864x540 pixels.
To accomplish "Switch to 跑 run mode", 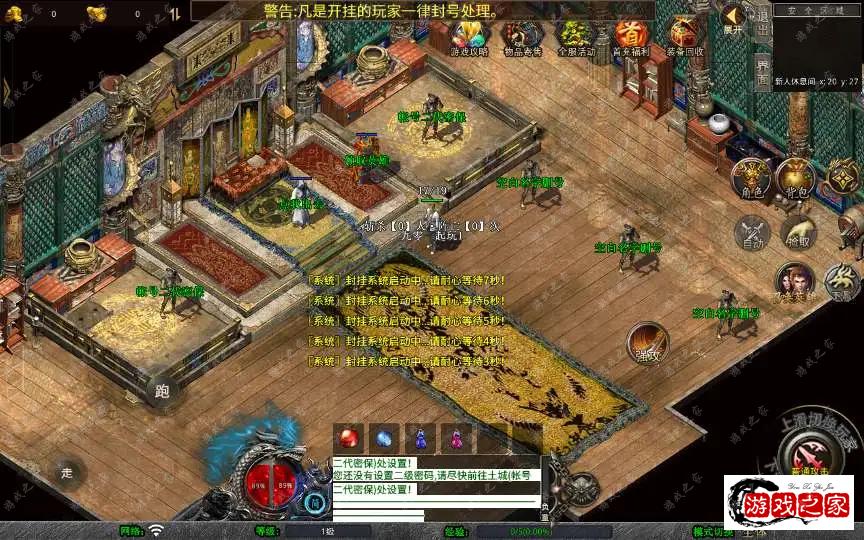I will point(163,391).
